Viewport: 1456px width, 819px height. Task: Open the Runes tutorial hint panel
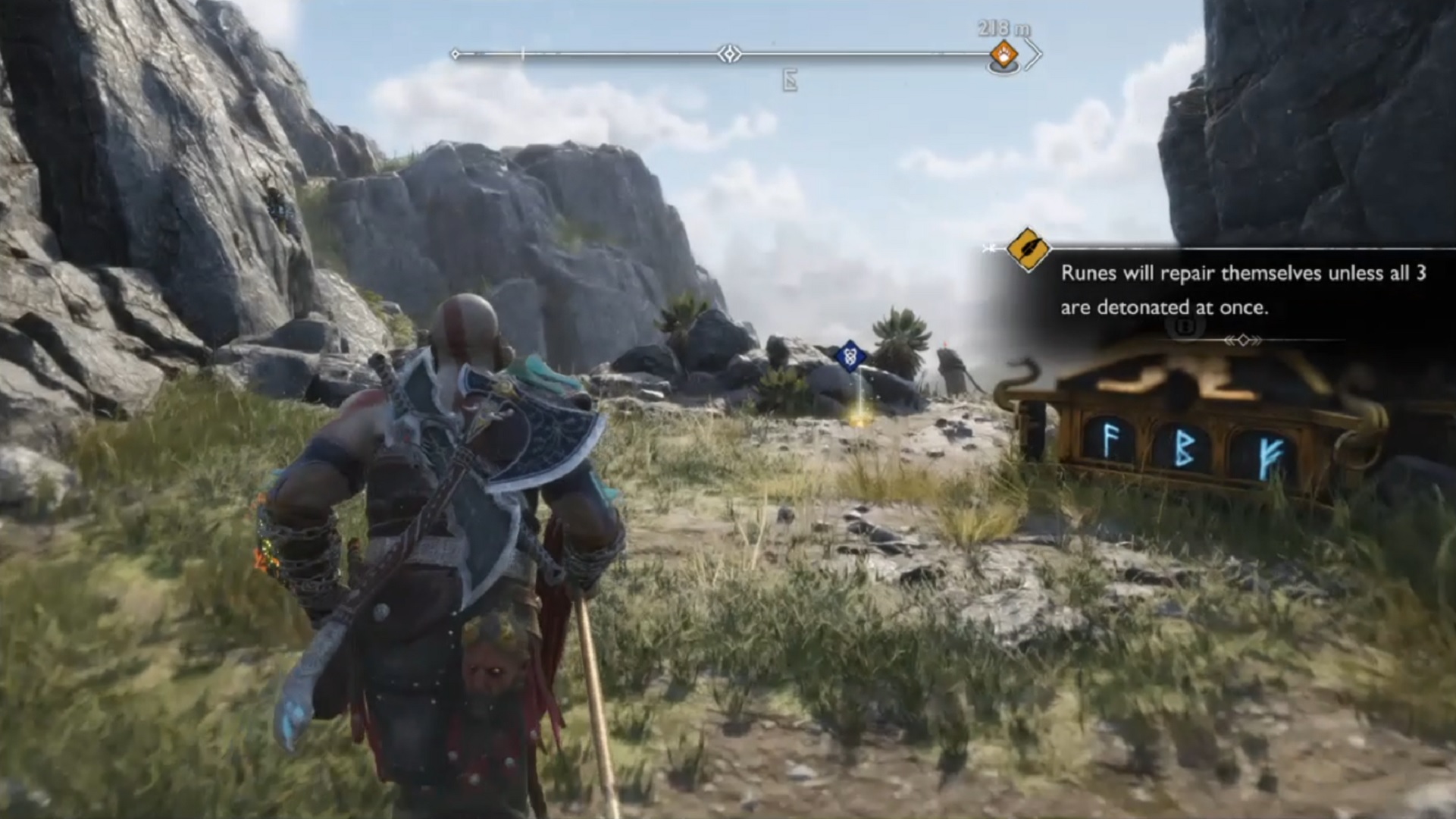(1242, 290)
